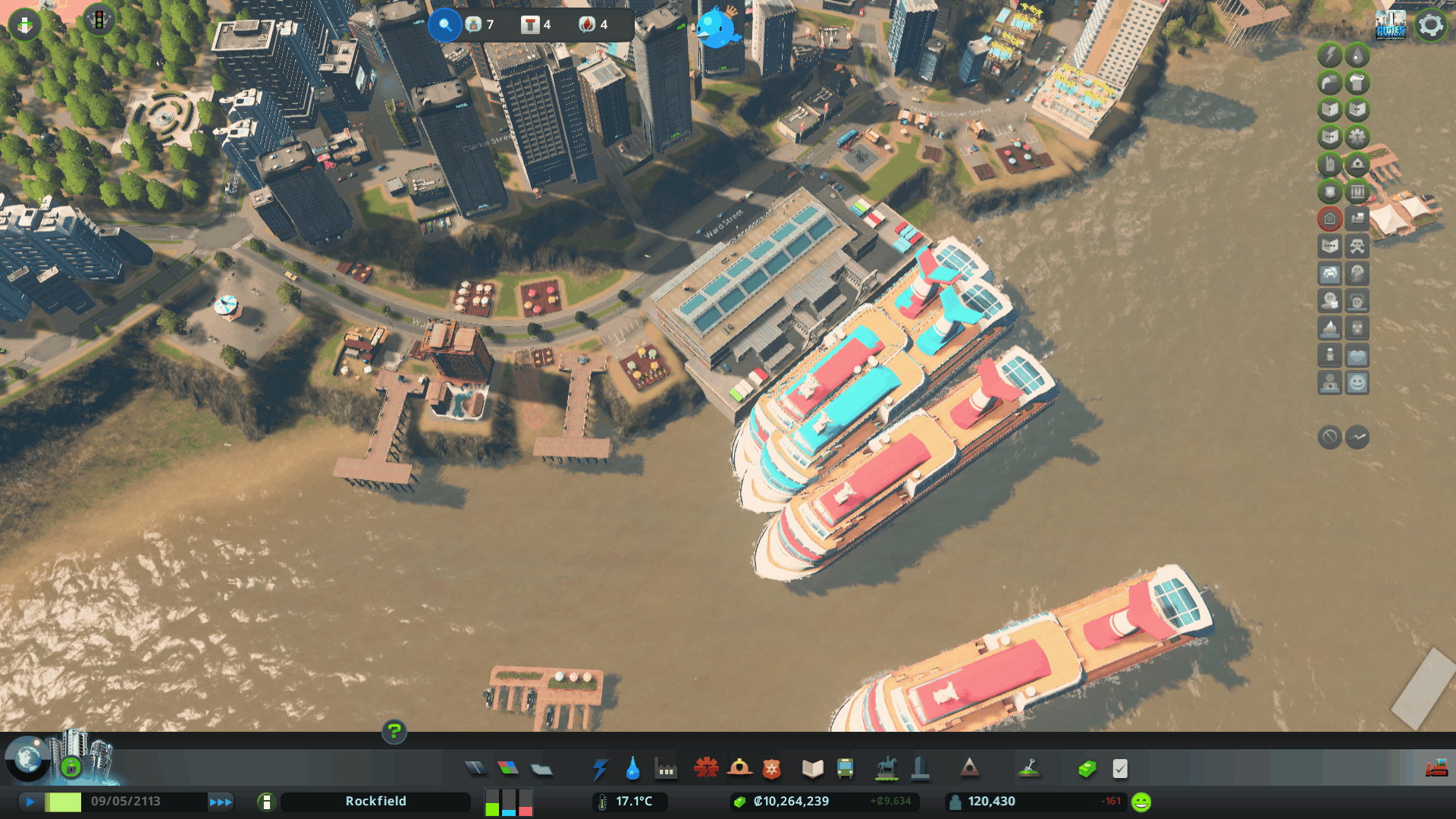Open the fire department build menu
The height and width of the screenshot is (819, 1456).
point(739,769)
